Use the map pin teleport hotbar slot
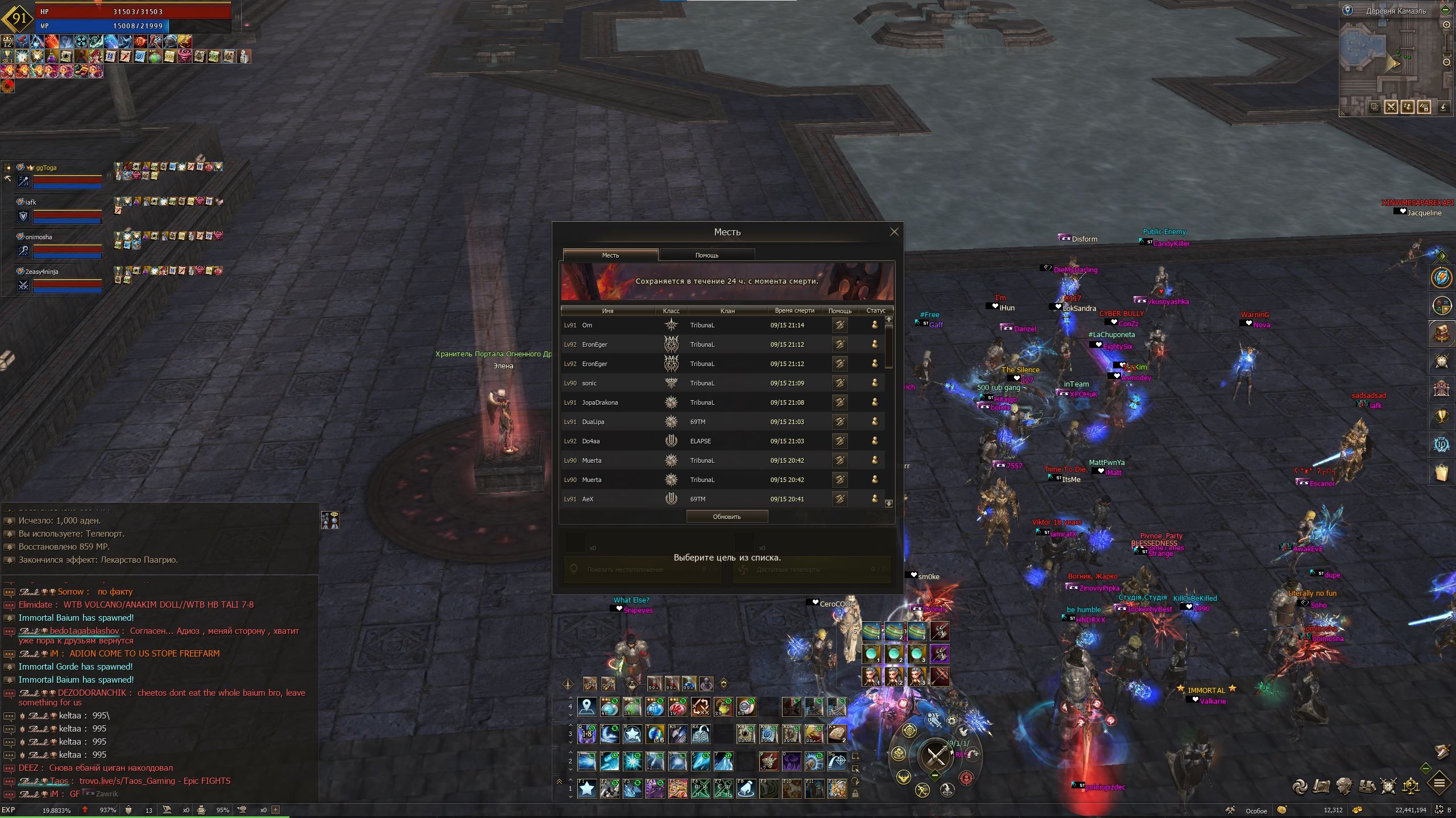 click(x=586, y=707)
